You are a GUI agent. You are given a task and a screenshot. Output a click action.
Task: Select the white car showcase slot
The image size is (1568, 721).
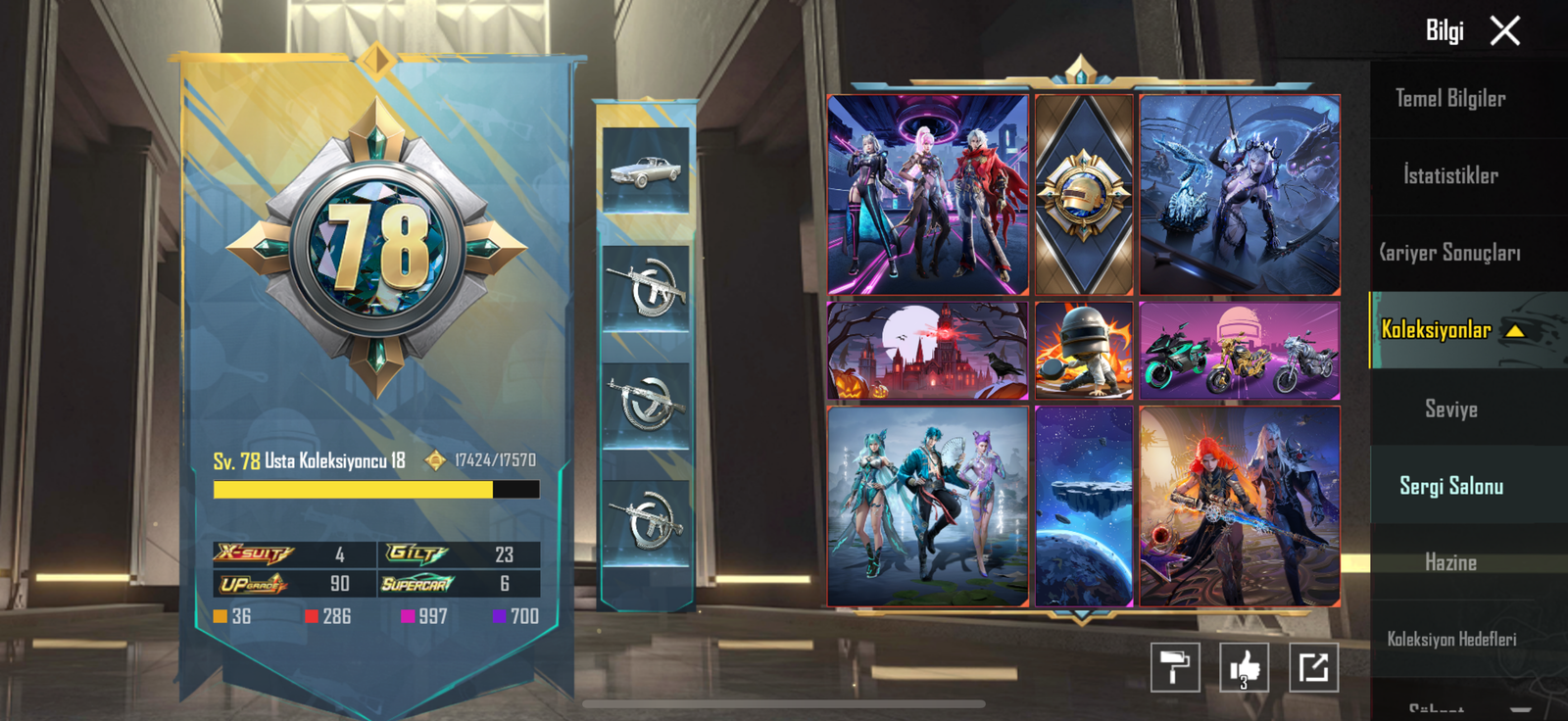click(646, 170)
